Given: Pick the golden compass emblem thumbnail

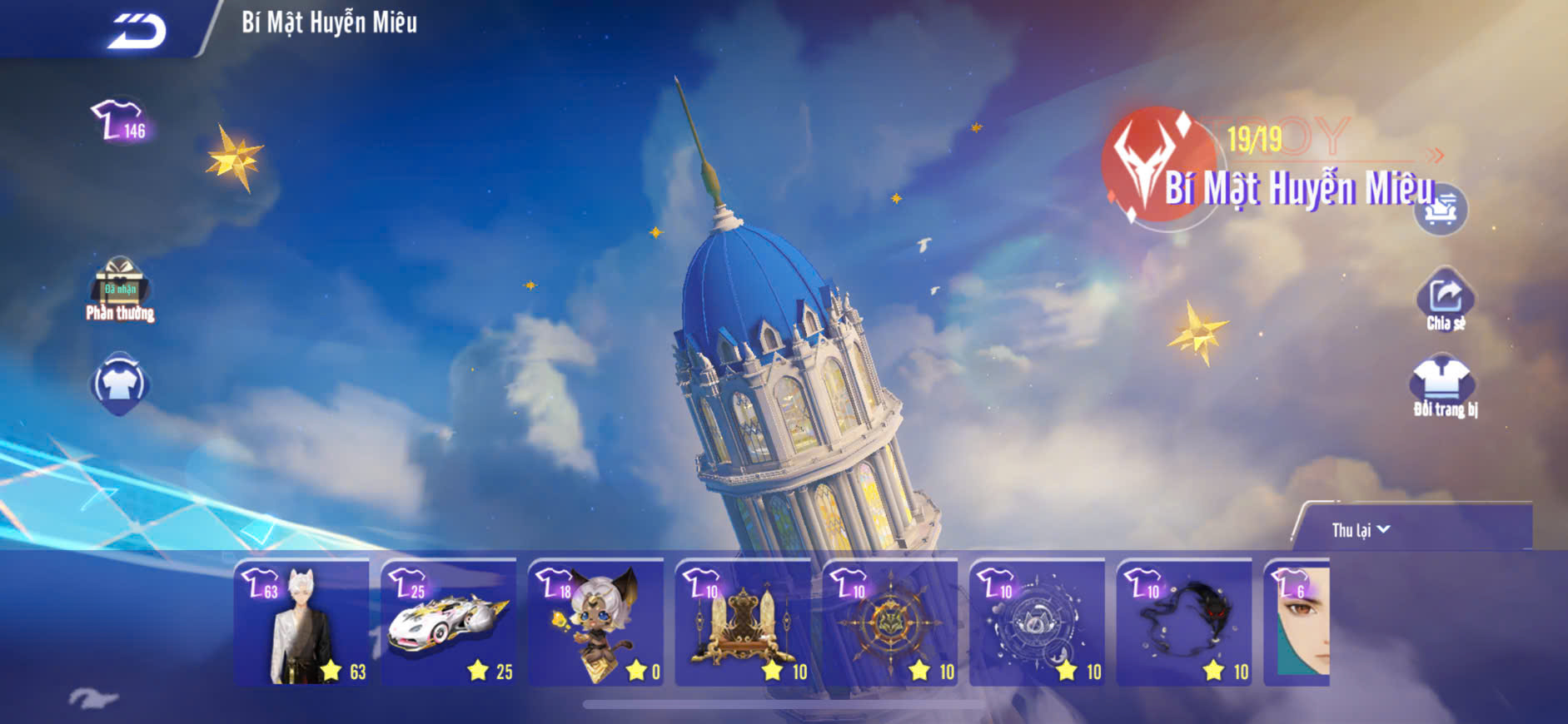Looking at the screenshot, I should (x=890, y=622).
